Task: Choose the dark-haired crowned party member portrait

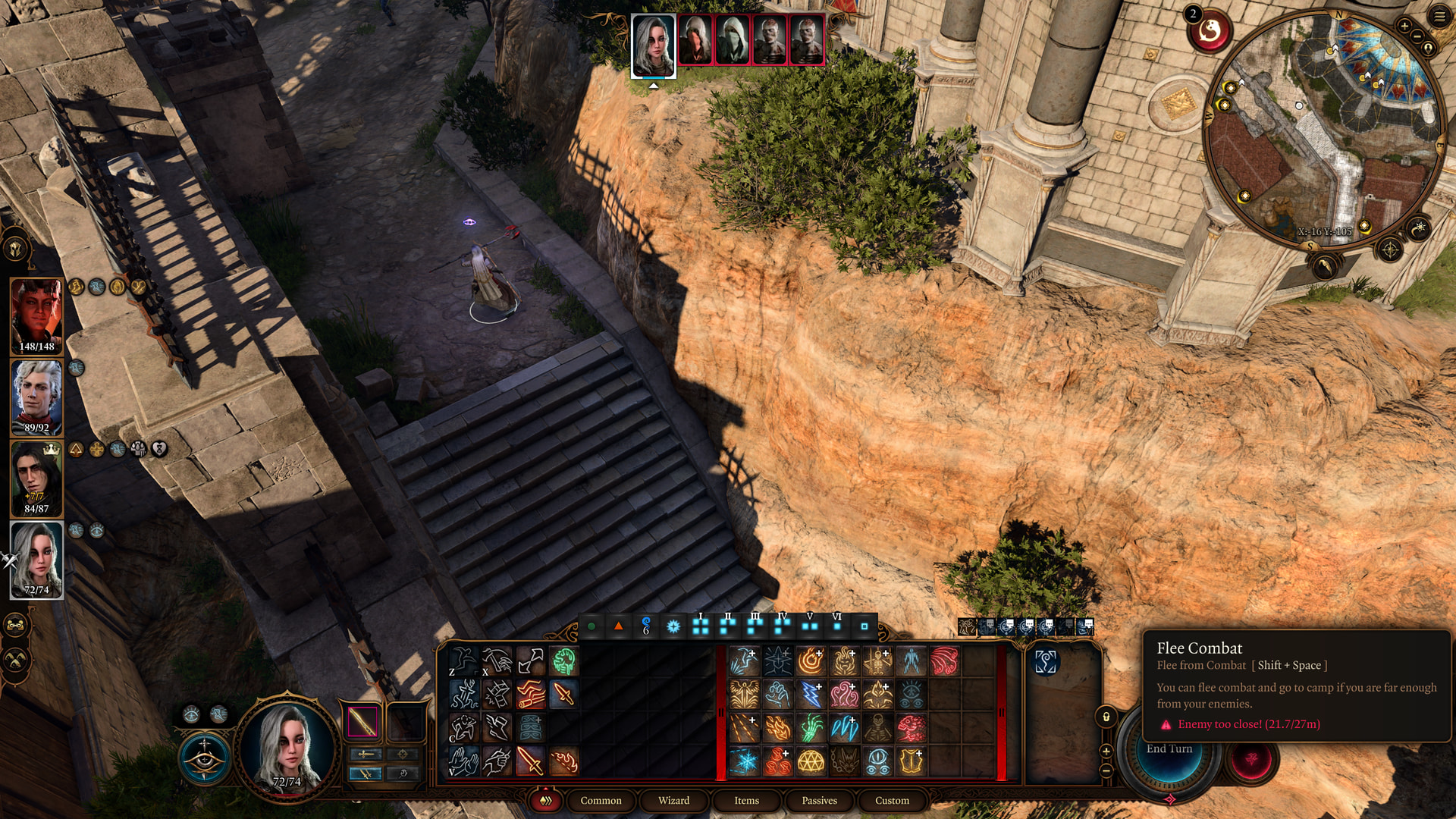Action: [36, 478]
